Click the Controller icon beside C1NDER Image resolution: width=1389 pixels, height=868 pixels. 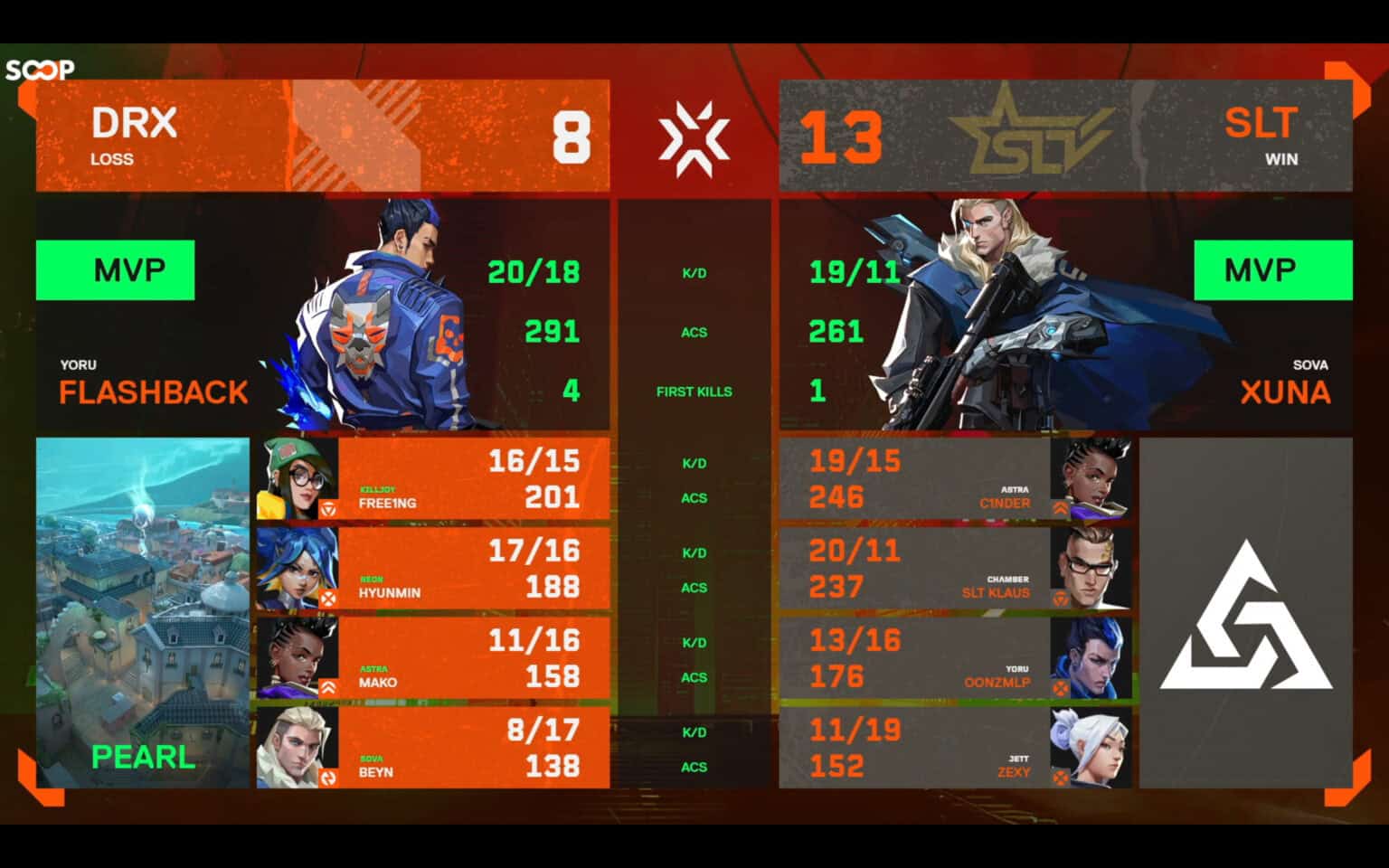[x=1060, y=506]
